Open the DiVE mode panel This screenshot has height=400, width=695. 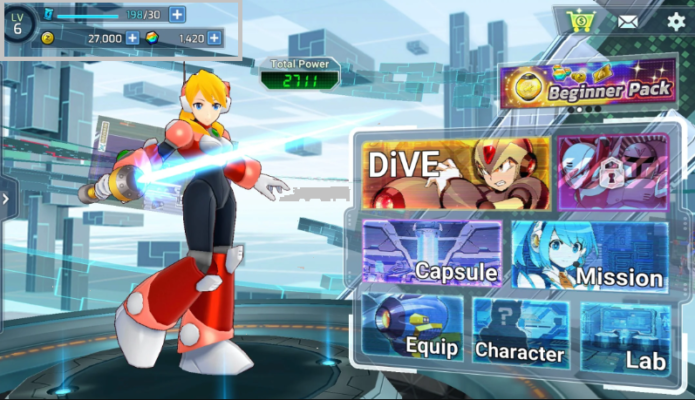[x=455, y=174]
